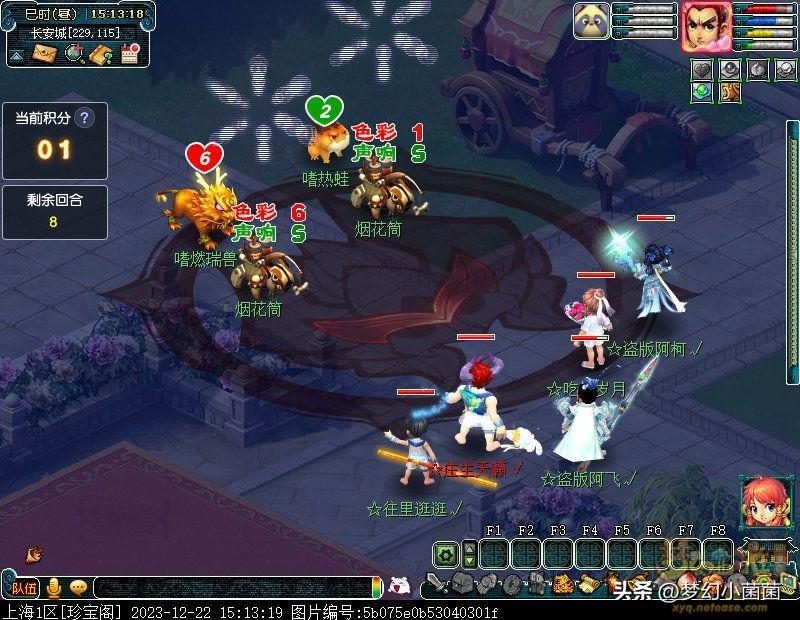Screen dimensions: 800x620
Task: Click the green orb buff icon
Action: tap(704, 92)
